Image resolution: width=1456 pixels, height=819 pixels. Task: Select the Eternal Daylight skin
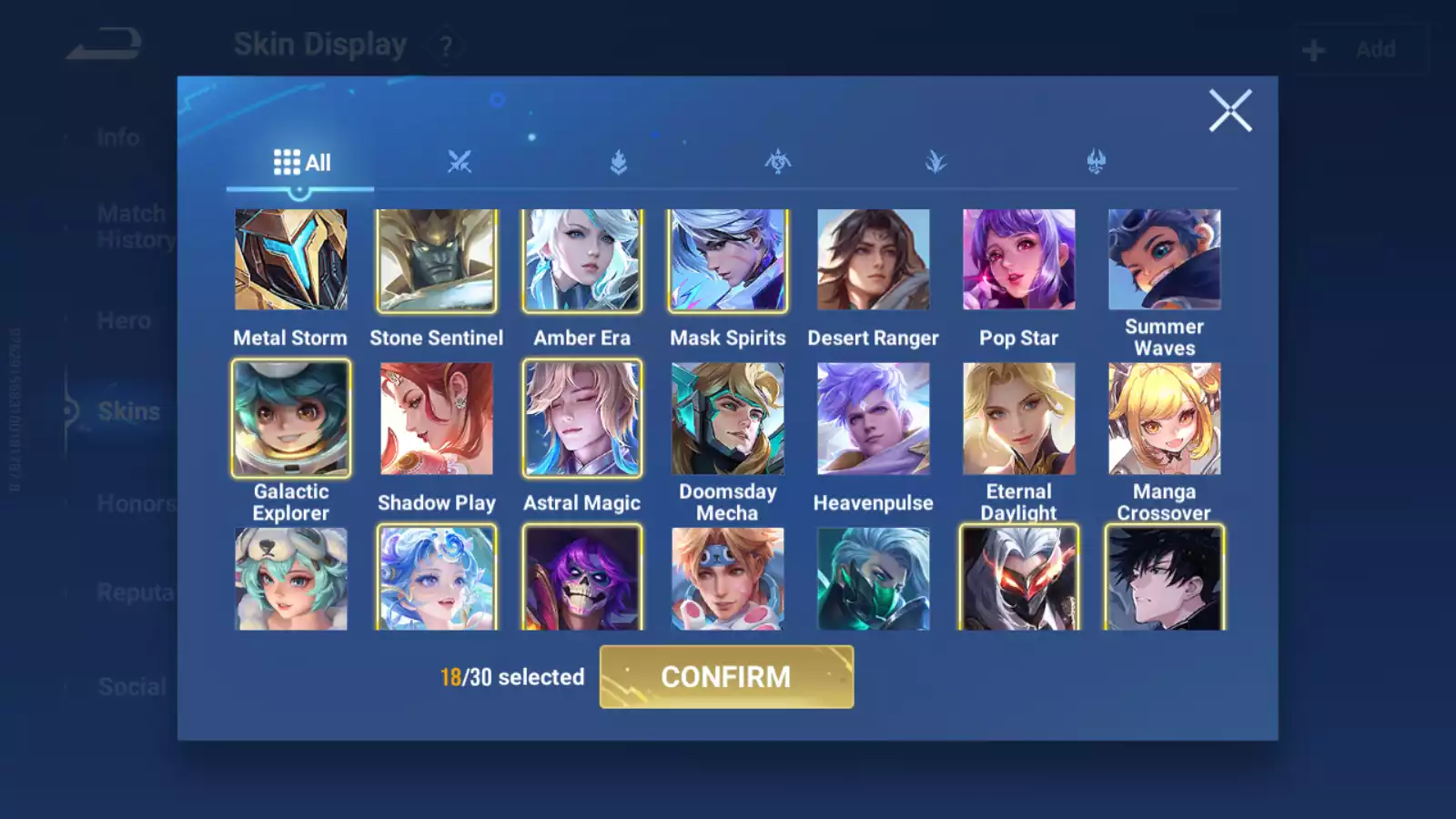(1019, 419)
